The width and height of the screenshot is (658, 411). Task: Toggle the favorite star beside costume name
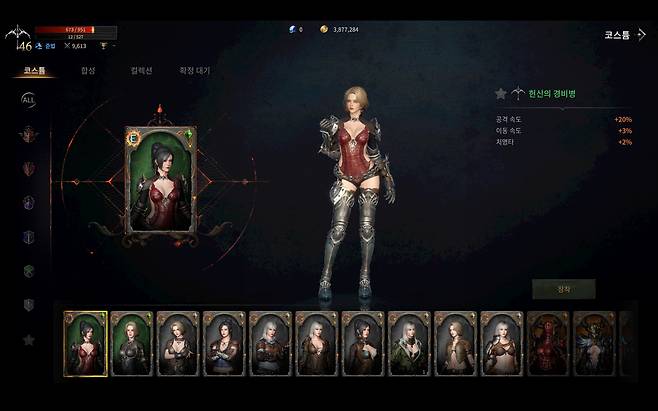(x=501, y=94)
